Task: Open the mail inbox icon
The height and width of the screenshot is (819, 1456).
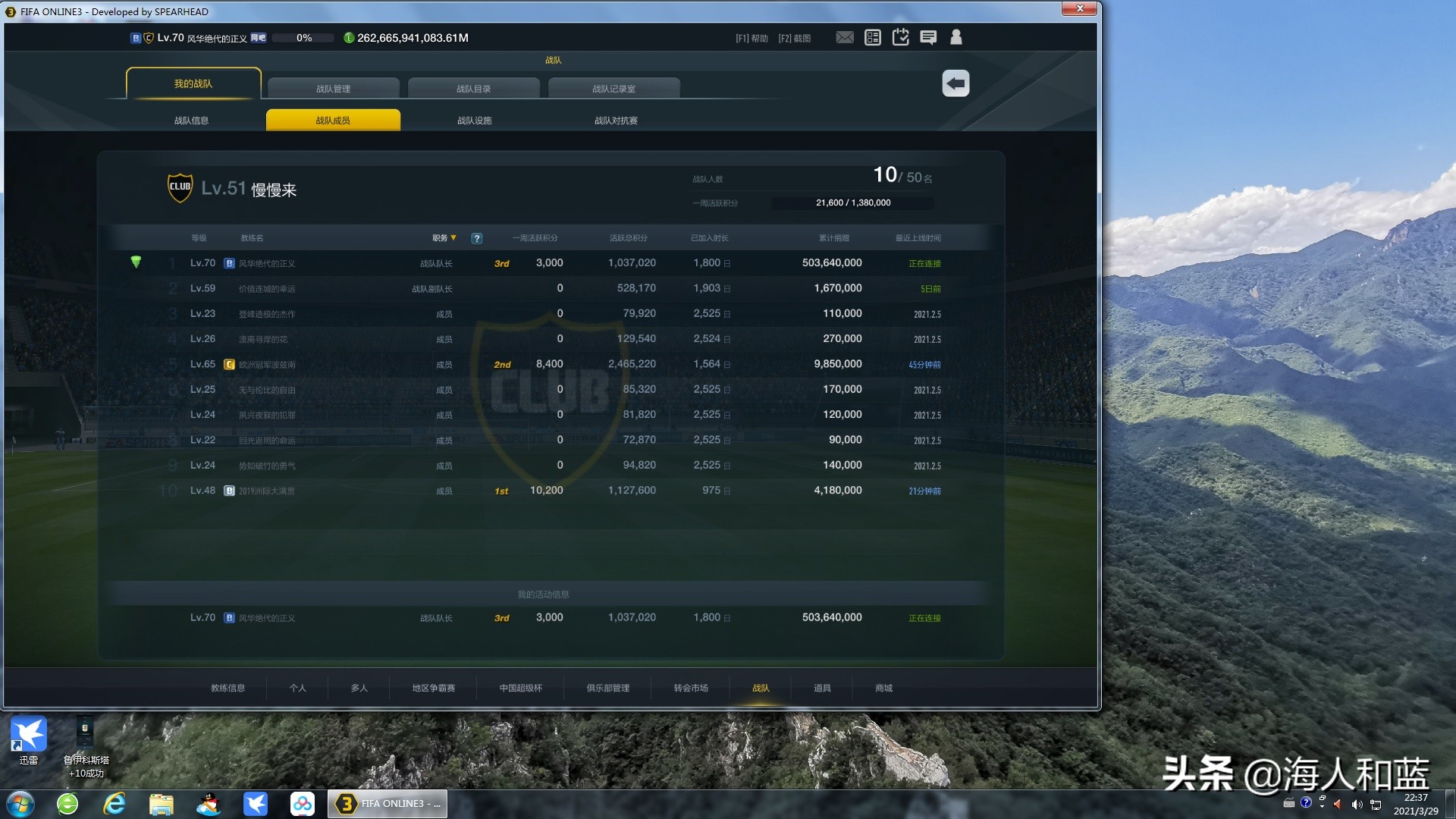Action: (844, 36)
